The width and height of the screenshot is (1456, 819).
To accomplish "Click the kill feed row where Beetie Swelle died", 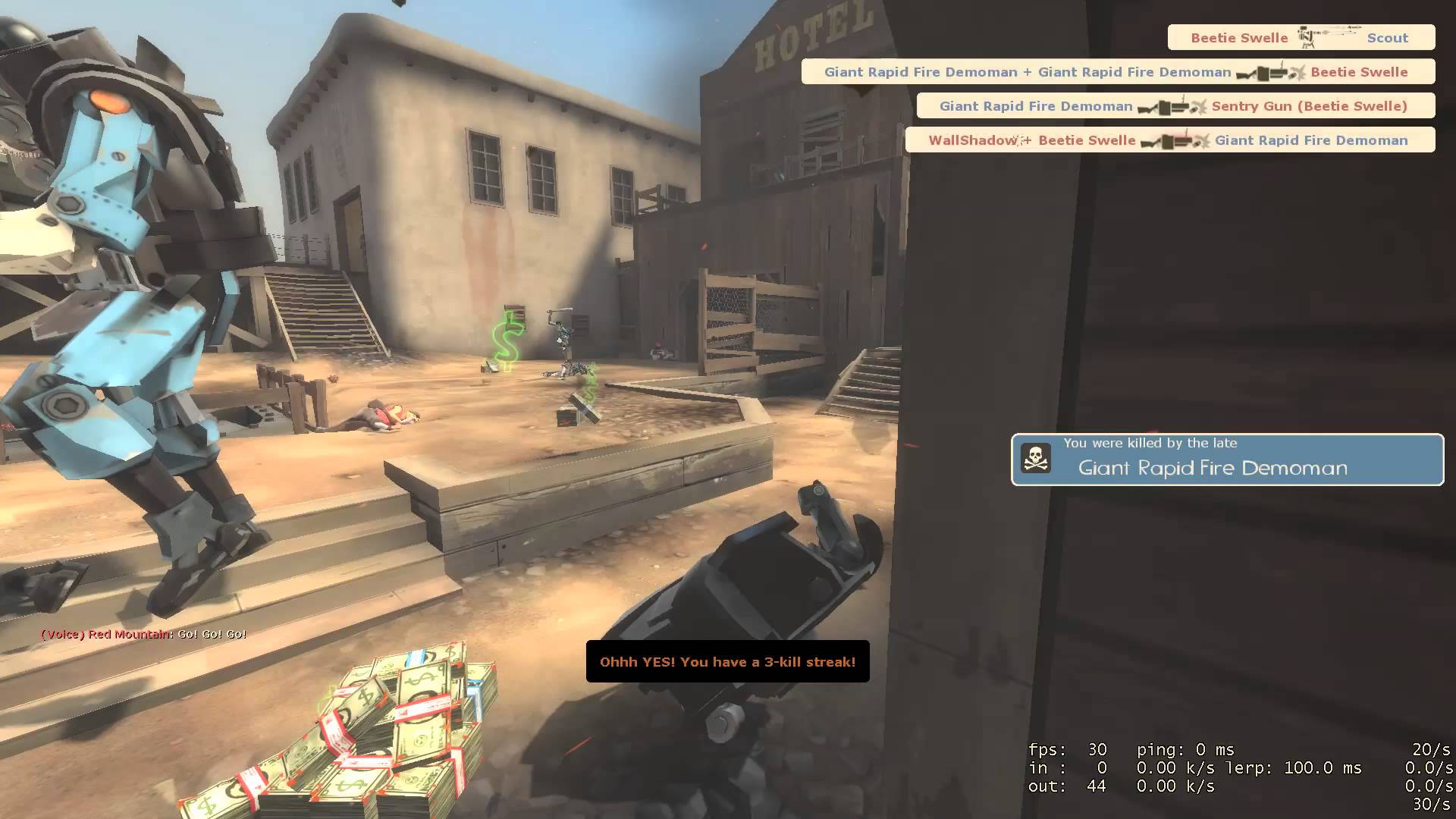I will [x=1118, y=72].
